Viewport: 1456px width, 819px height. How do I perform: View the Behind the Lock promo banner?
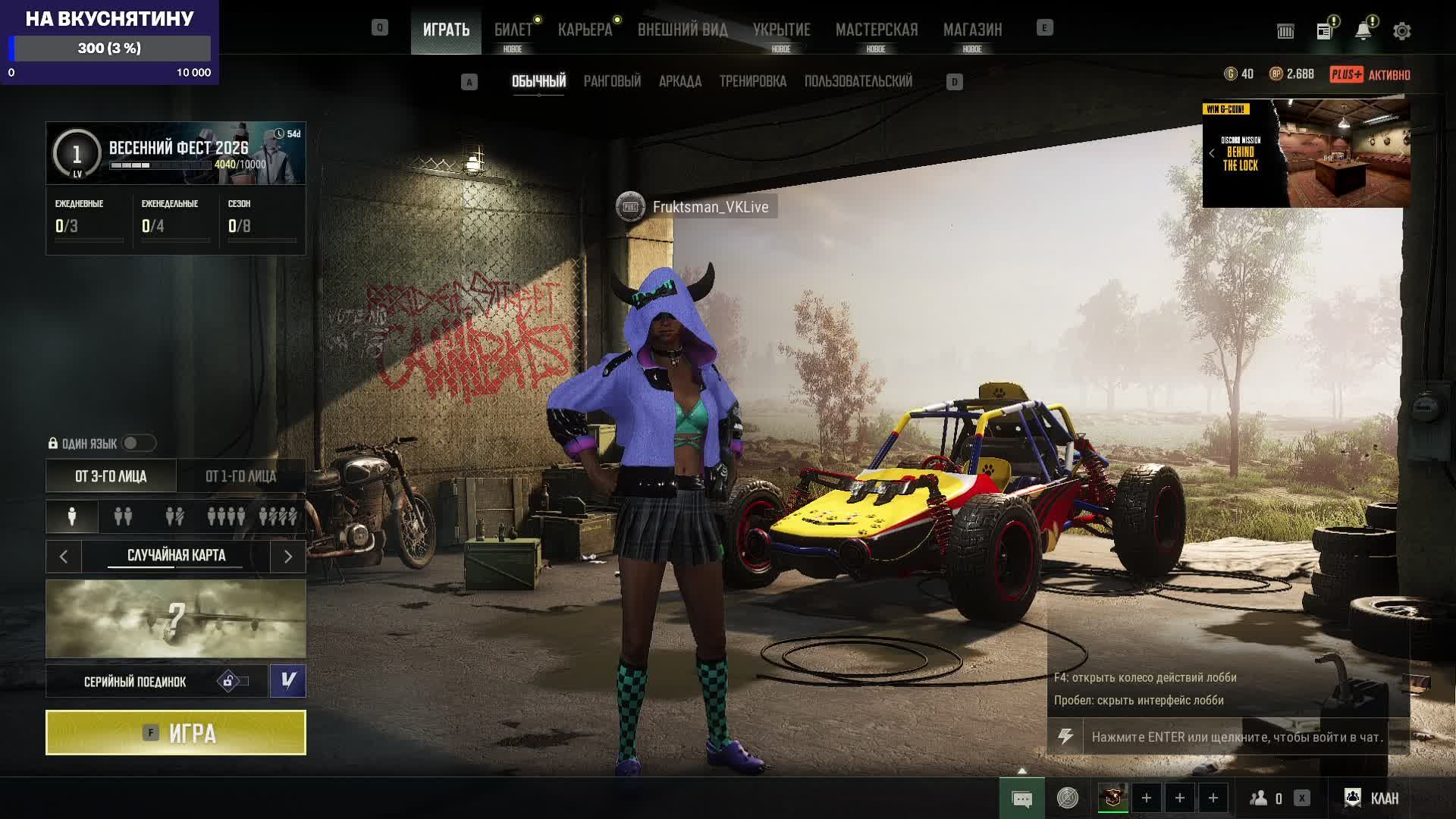[x=1306, y=153]
